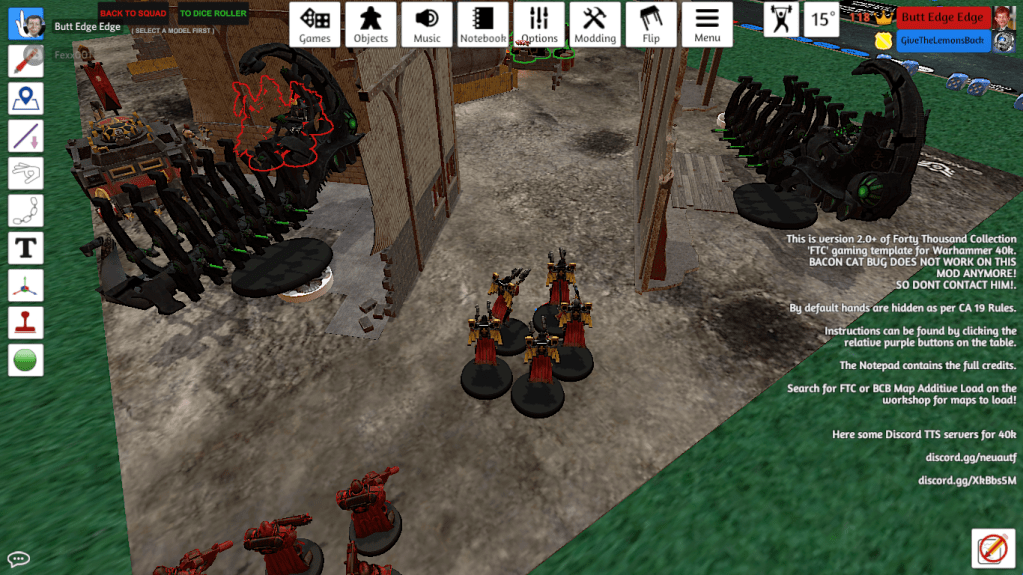This screenshot has width=1023, height=575.
Task: Click the Flip table button
Action: click(651, 24)
